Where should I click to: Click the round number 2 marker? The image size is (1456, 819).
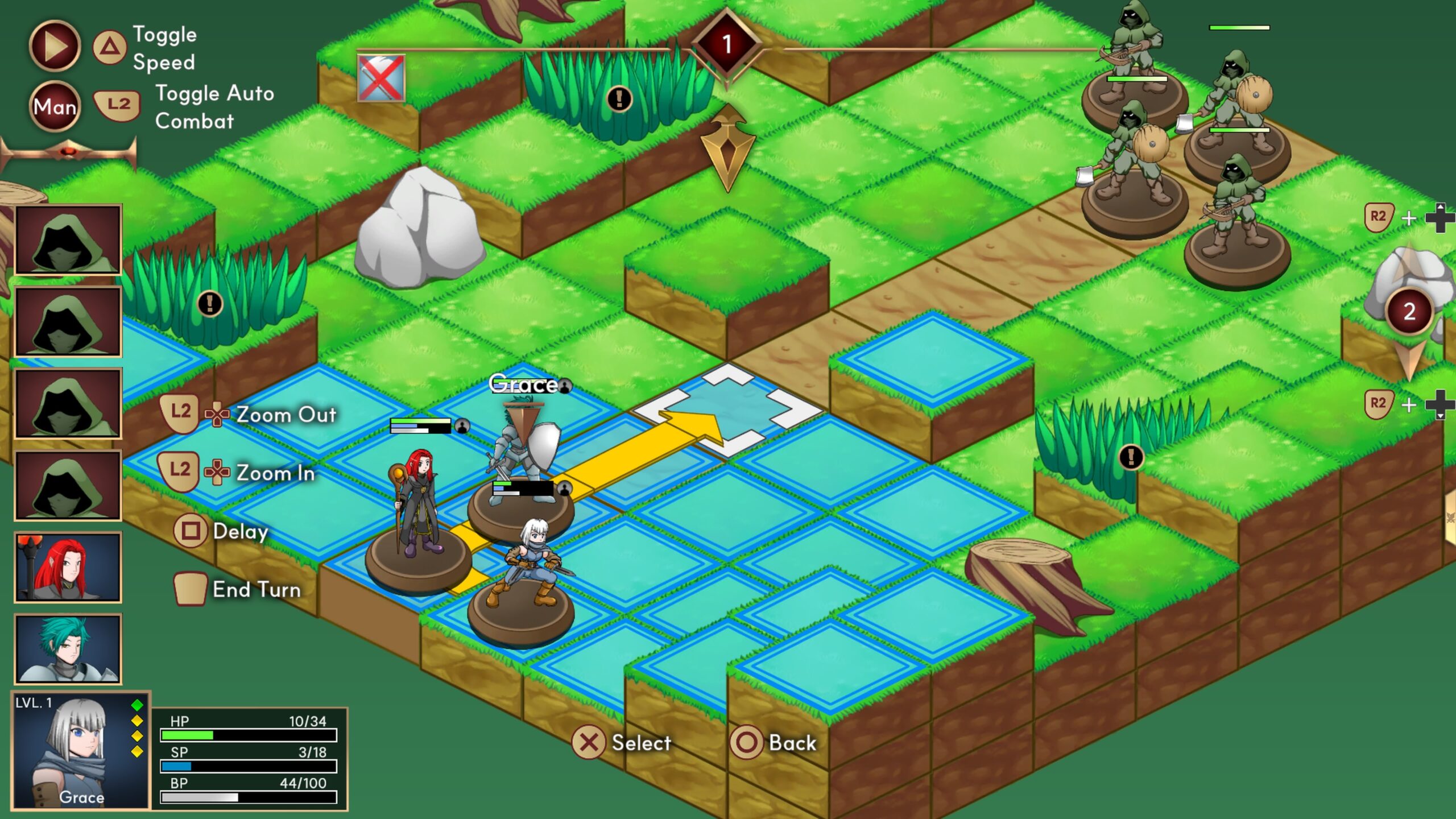point(1409,312)
